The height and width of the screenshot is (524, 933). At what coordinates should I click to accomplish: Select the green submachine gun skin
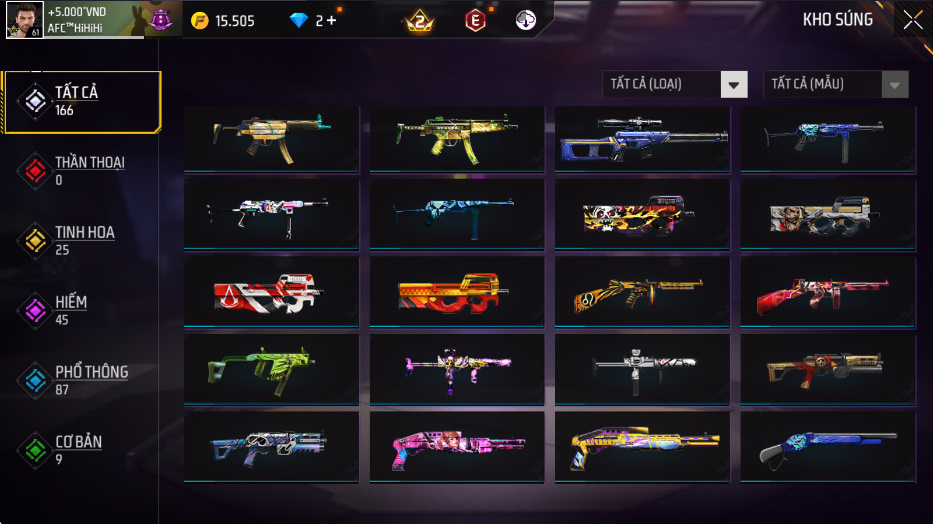(x=270, y=371)
